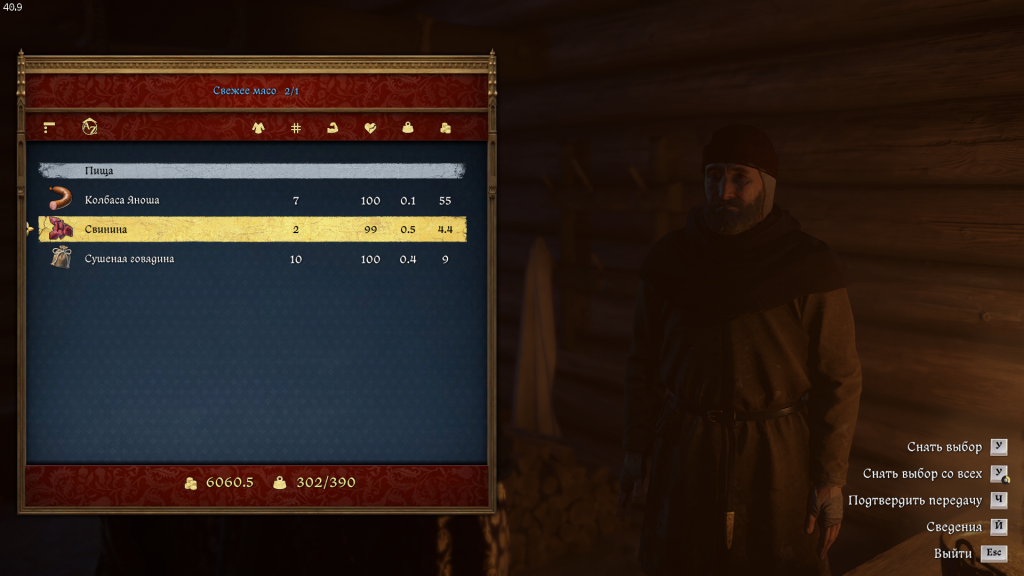Open the category filter icon in header

click(x=49, y=128)
